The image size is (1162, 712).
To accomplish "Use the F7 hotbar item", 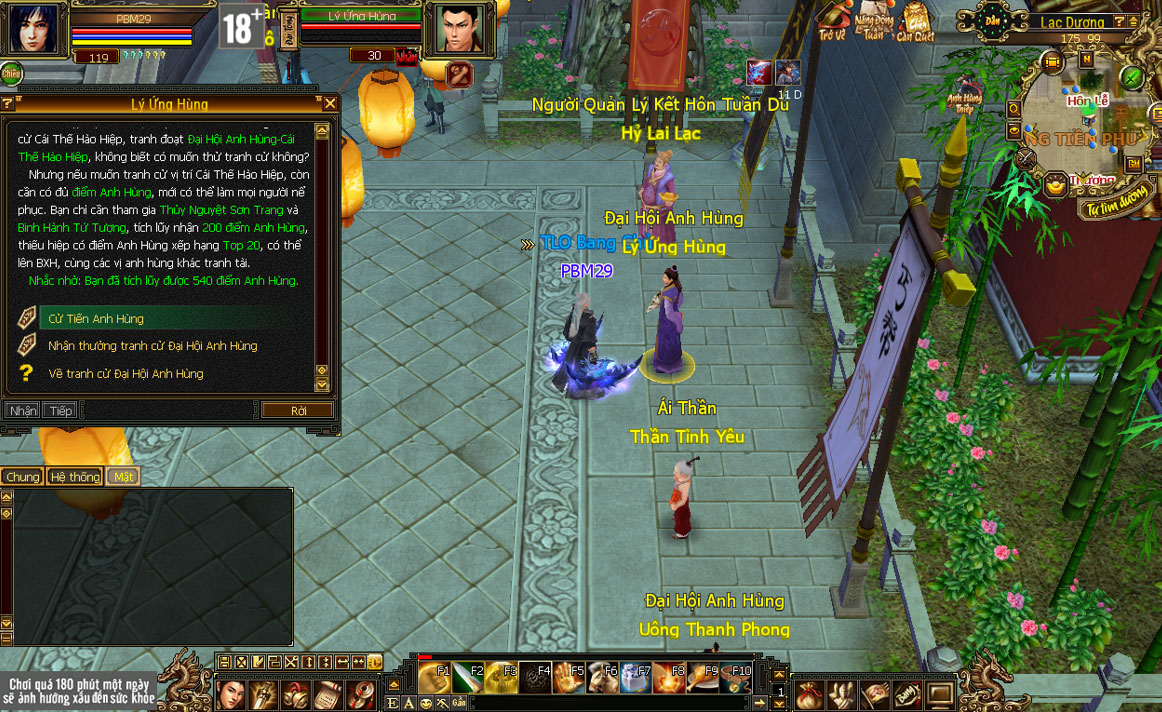I will click(x=635, y=678).
